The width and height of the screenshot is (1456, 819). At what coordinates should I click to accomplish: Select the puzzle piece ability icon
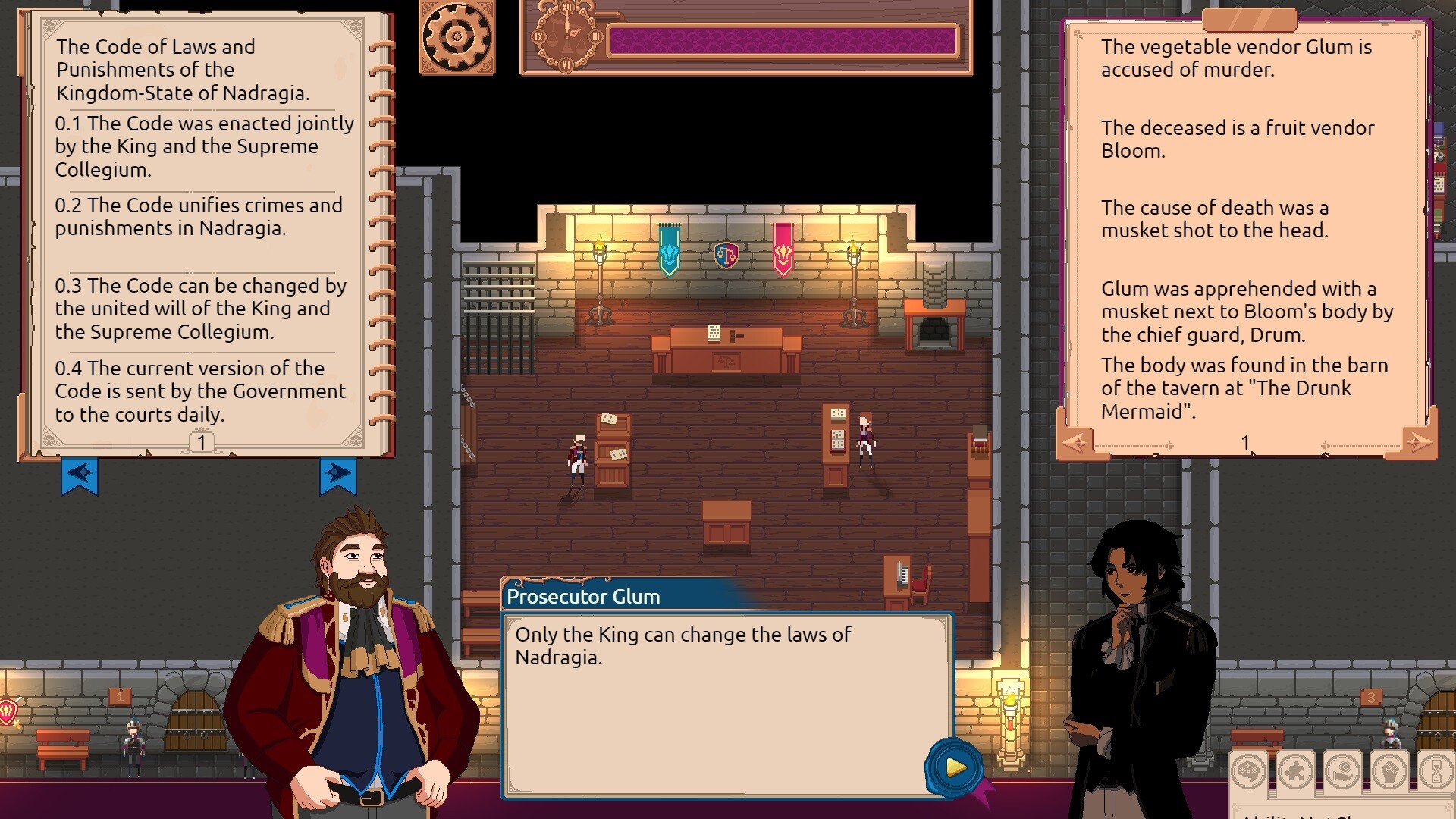(1294, 770)
